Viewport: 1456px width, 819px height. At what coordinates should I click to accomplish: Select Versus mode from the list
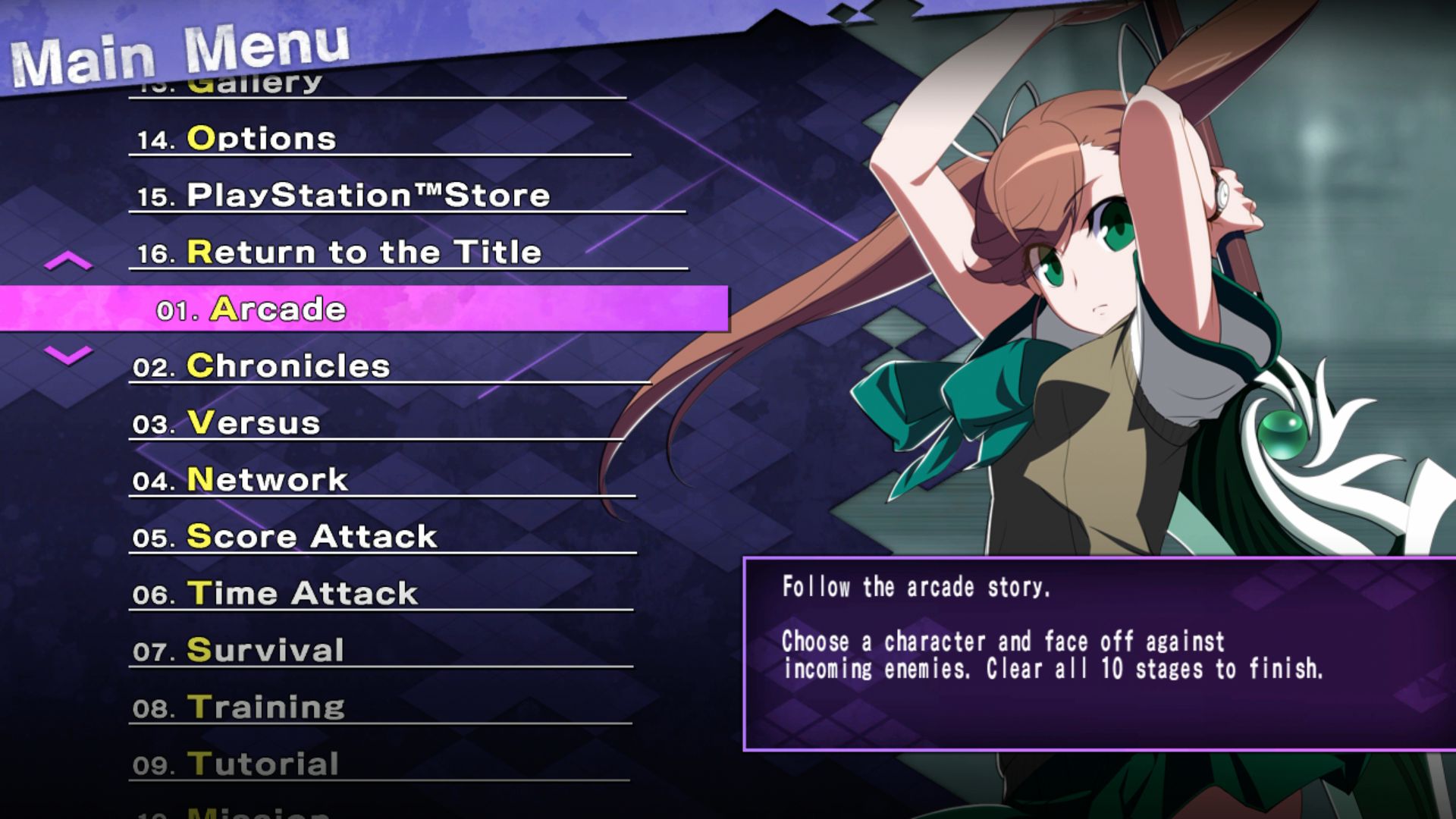click(x=250, y=423)
